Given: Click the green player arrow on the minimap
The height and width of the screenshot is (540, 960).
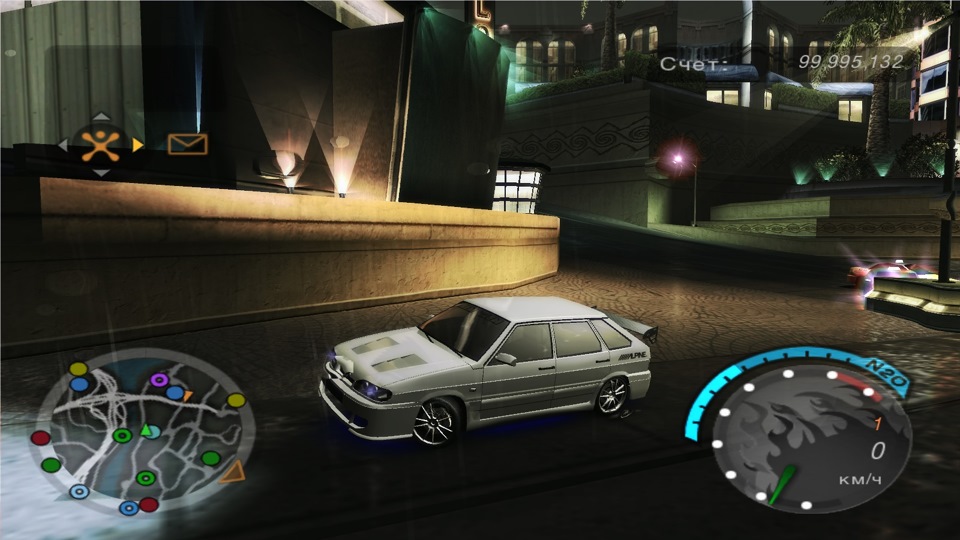Looking at the screenshot, I should (x=144, y=431).
